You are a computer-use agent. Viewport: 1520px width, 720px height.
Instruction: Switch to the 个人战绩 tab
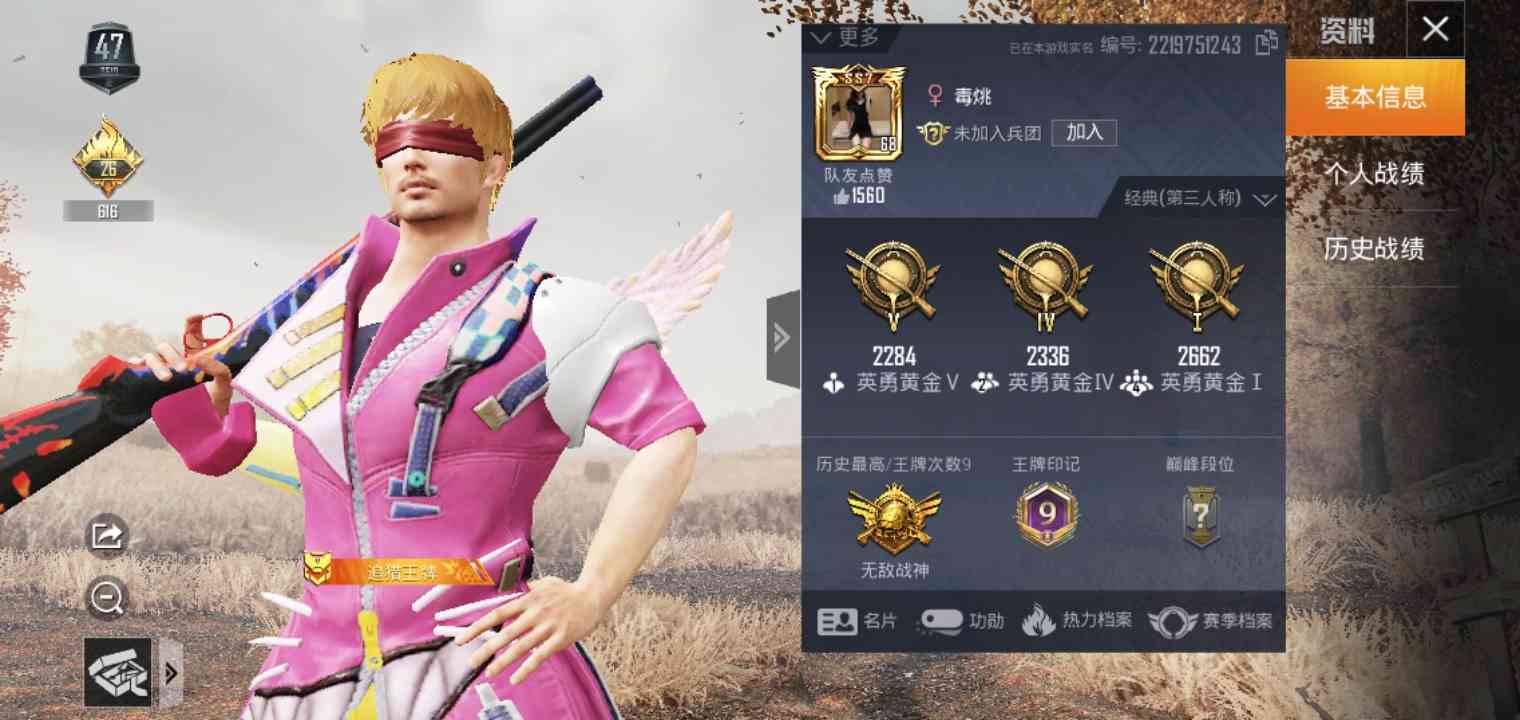(x=1375, y=173)
